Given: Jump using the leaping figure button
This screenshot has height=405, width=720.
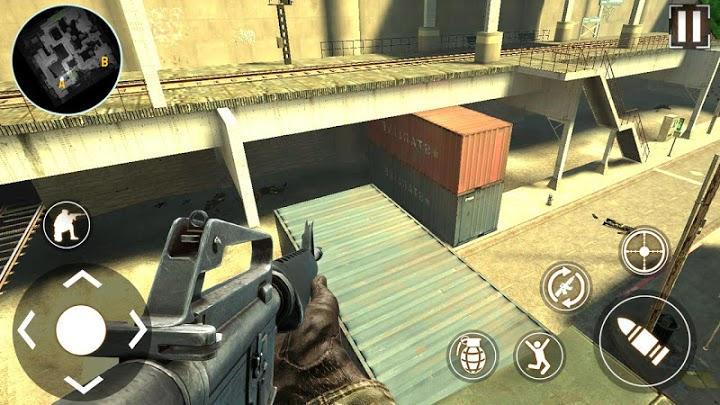Looking at the screenshot, I should (540, 355).
